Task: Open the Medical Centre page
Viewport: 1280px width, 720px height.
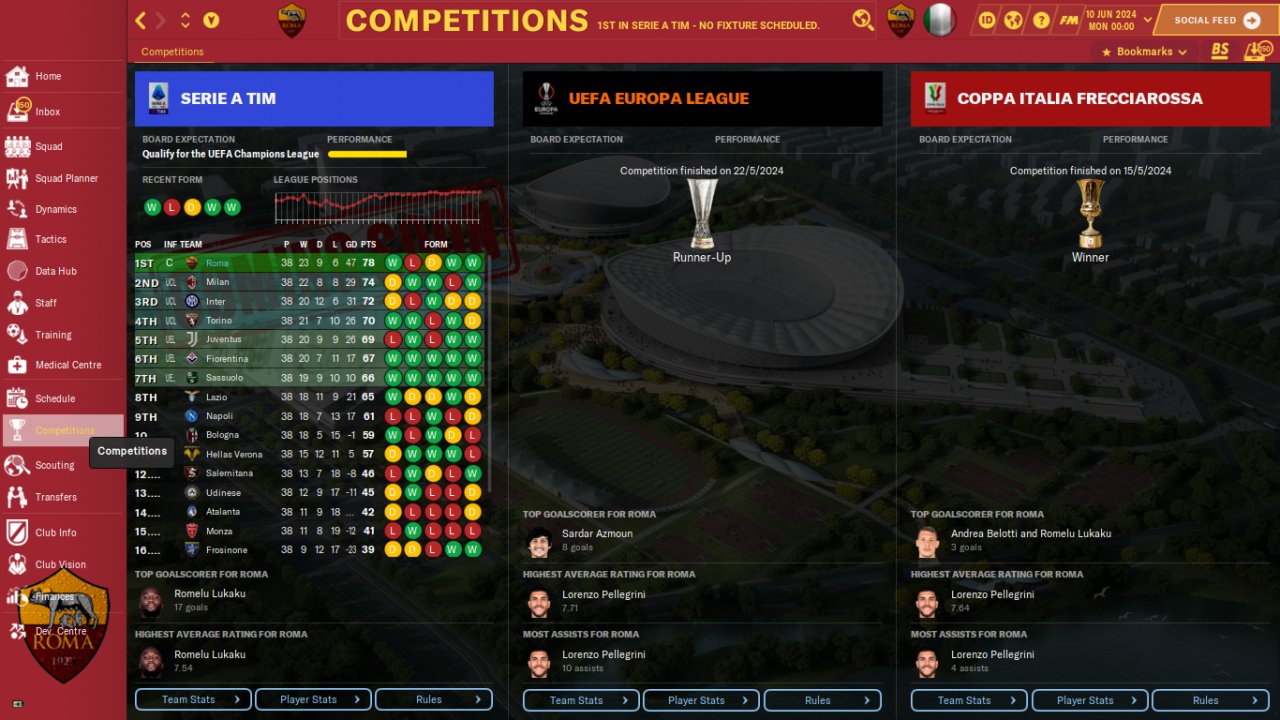Action: point(67,365)
